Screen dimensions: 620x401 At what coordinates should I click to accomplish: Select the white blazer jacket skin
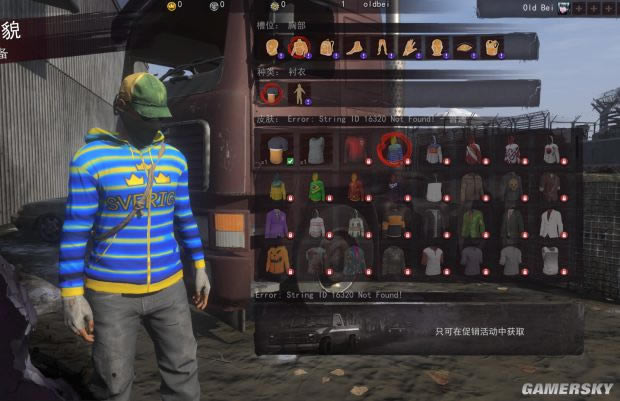[x=550, y=223]
